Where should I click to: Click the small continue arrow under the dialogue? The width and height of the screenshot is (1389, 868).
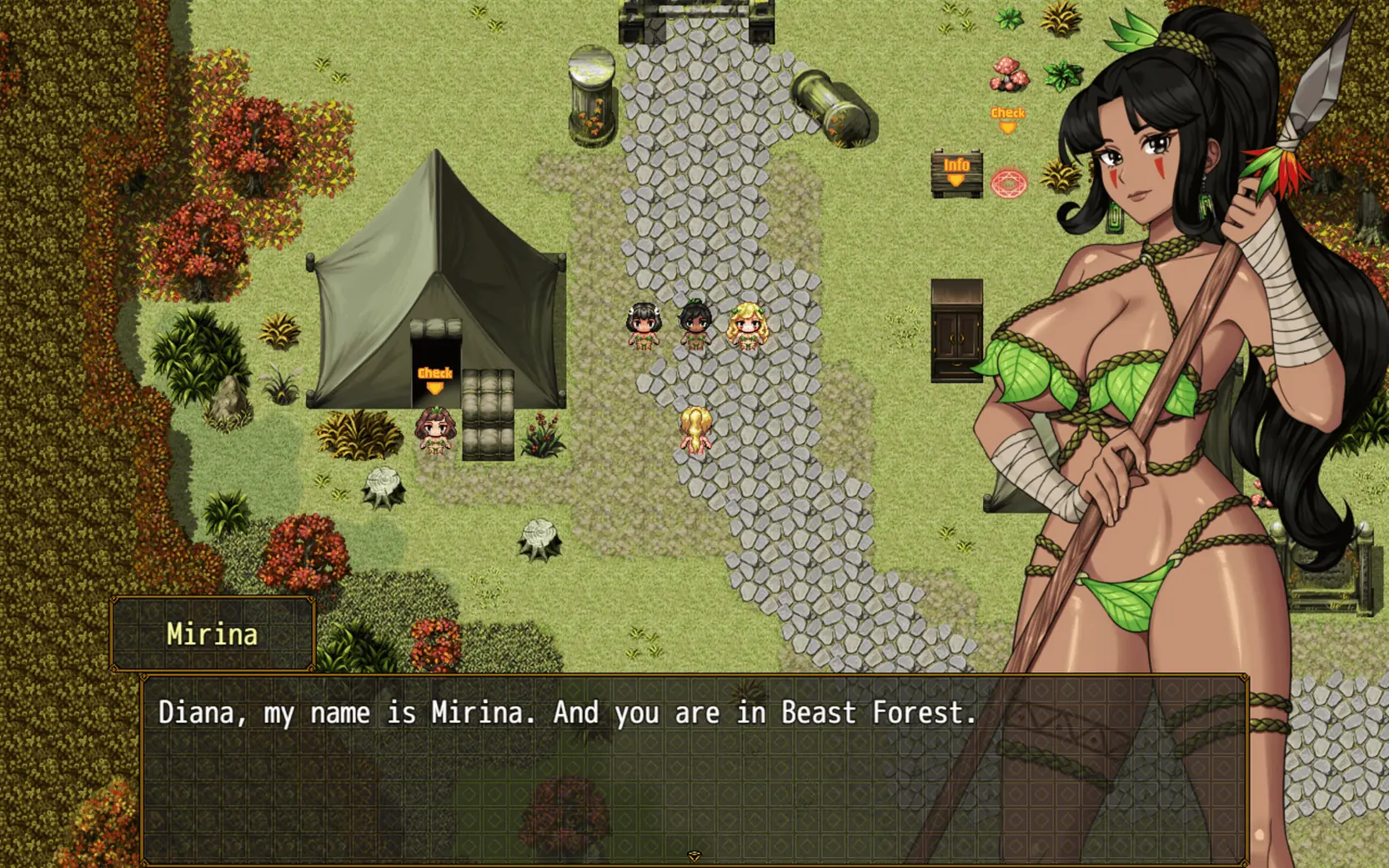click(694, 855)
